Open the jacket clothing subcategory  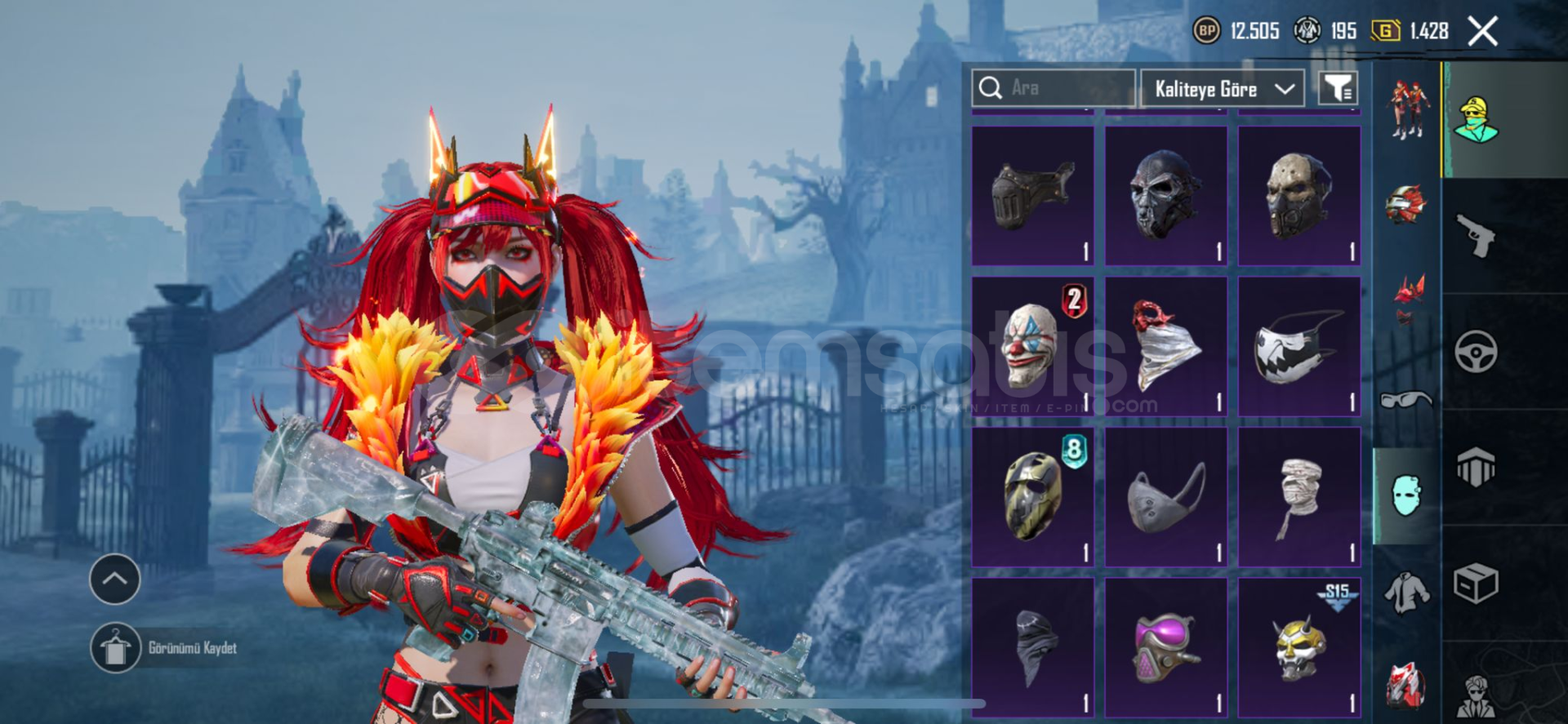pos(1406,592)
